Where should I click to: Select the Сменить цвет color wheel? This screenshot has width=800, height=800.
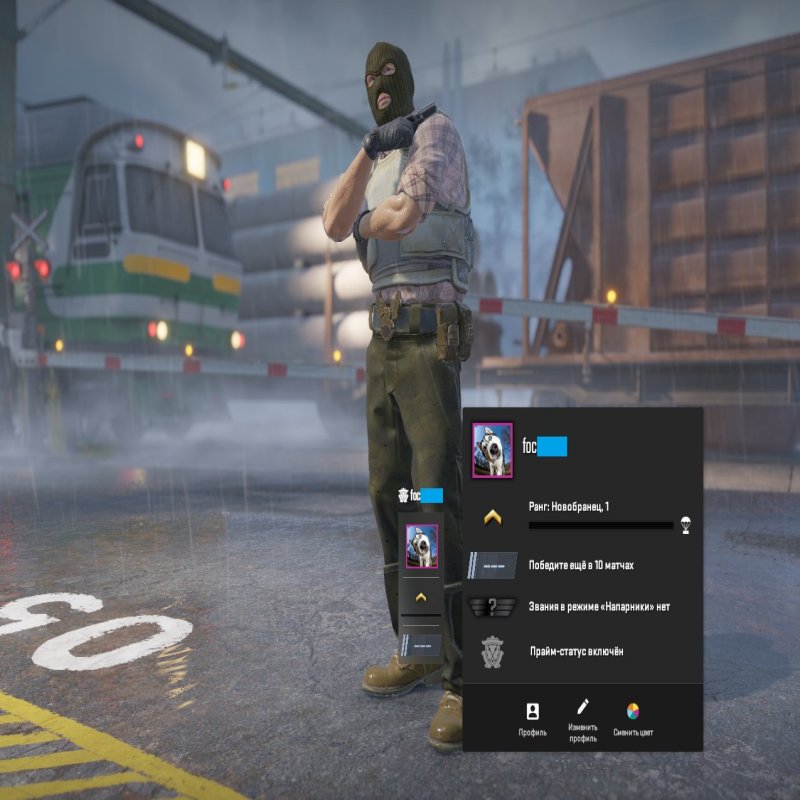click(x=633, y=716)
